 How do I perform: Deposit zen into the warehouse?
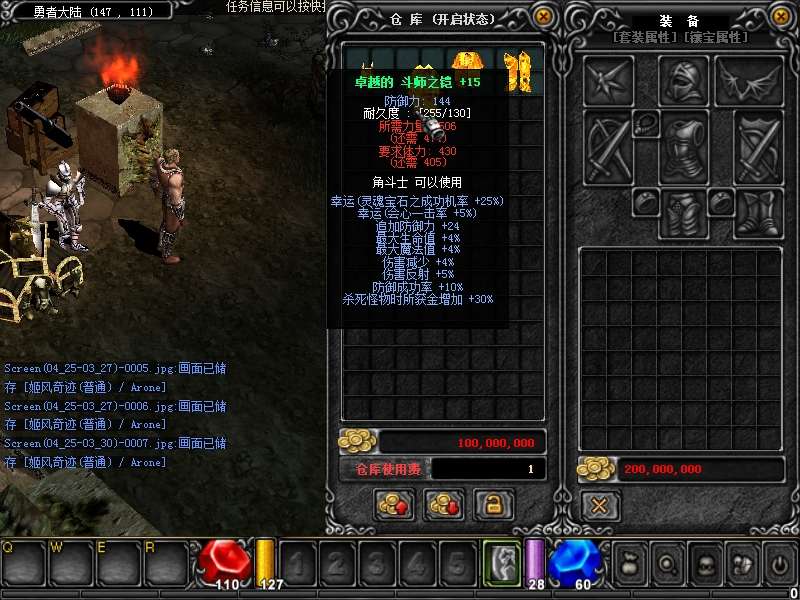394,505
